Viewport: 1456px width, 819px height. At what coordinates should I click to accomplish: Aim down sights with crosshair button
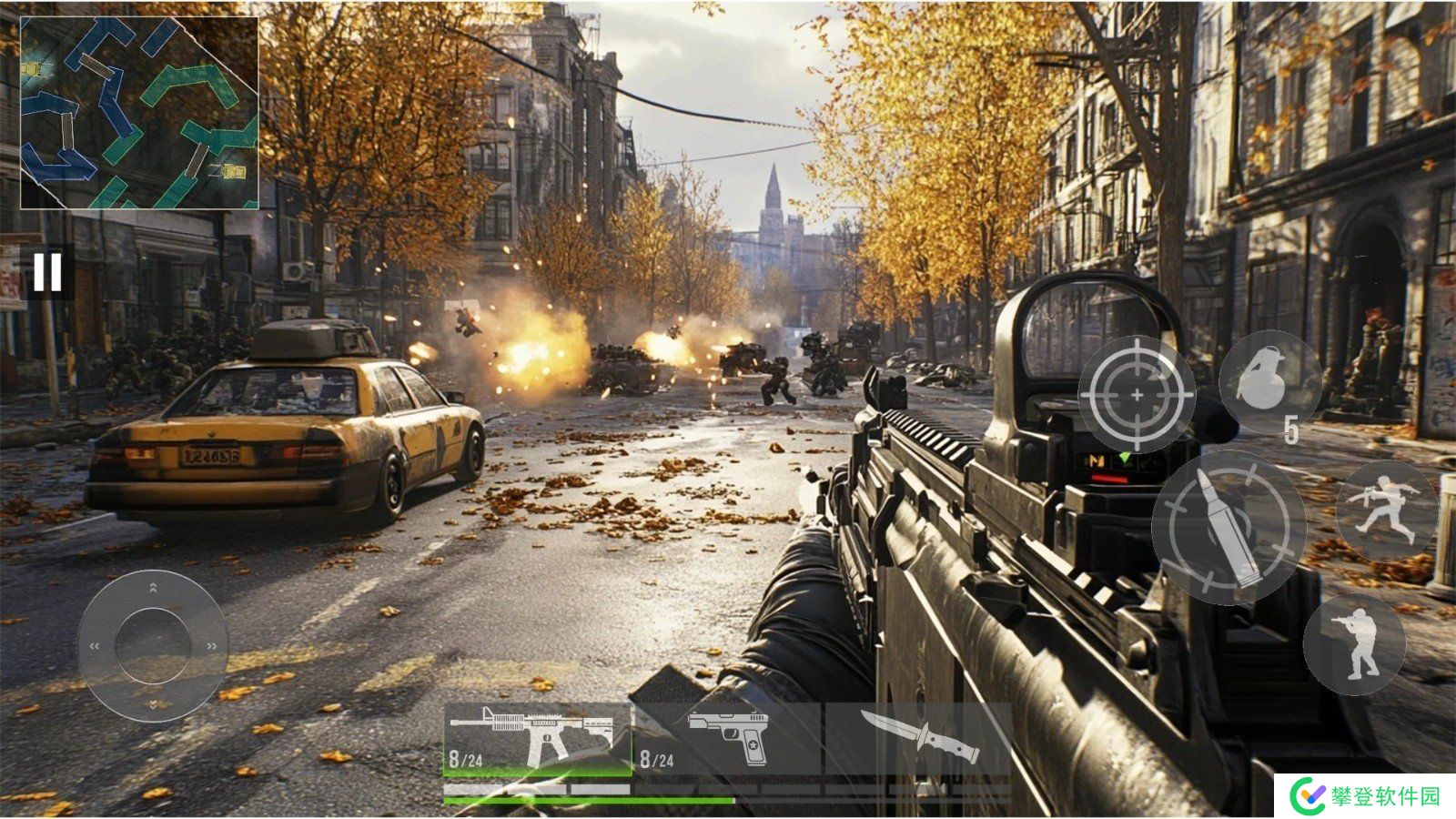point(1137,394)
